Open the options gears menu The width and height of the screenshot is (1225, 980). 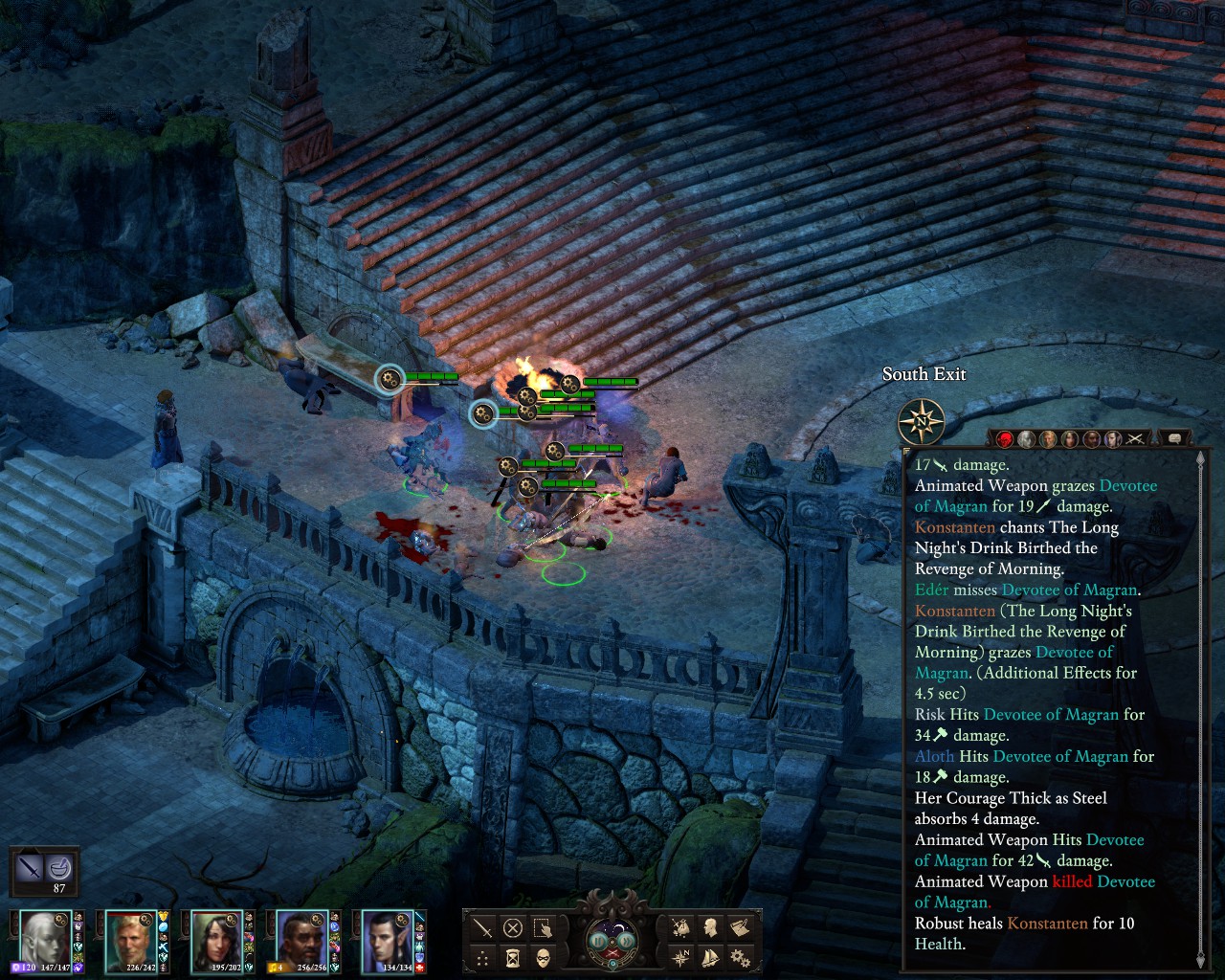click(740, 957)
